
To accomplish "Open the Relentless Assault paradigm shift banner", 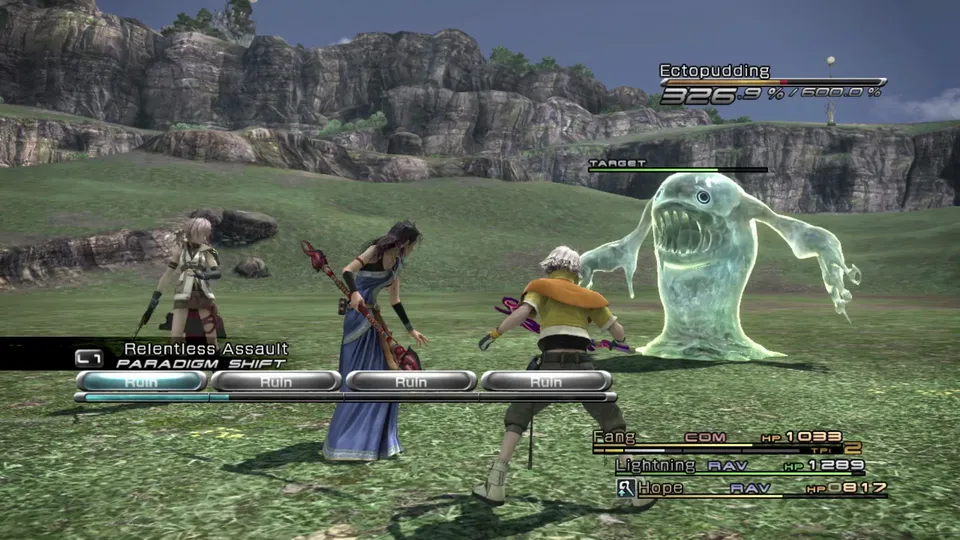I will (190, 355).
